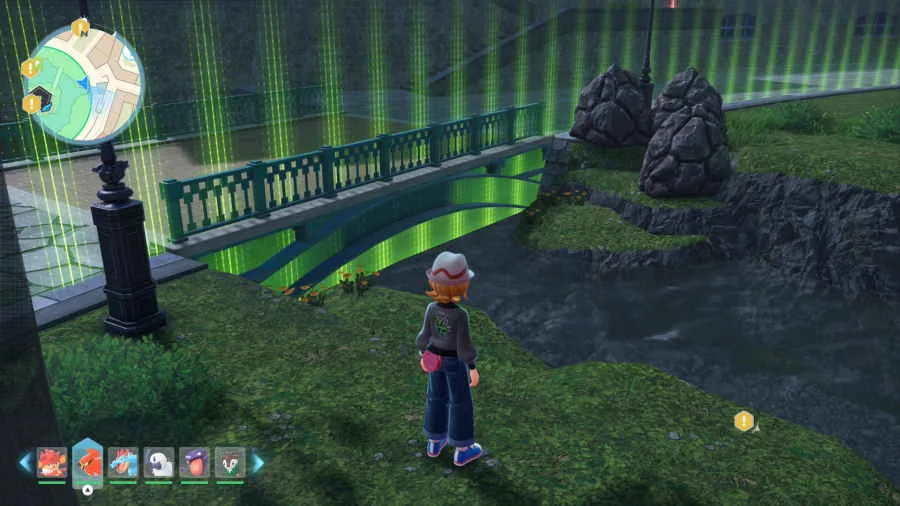Cycle the party bar with the right arrow
Screen dimensions: 900x506
pyautogui.click(x=258, y=463)
